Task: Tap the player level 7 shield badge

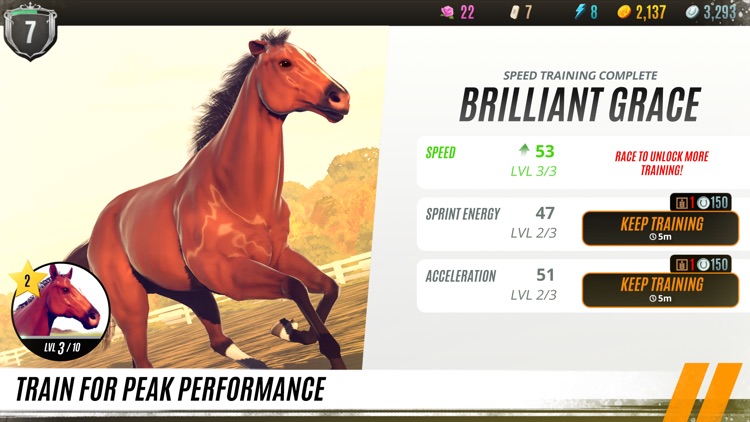Action: (30, 30)
